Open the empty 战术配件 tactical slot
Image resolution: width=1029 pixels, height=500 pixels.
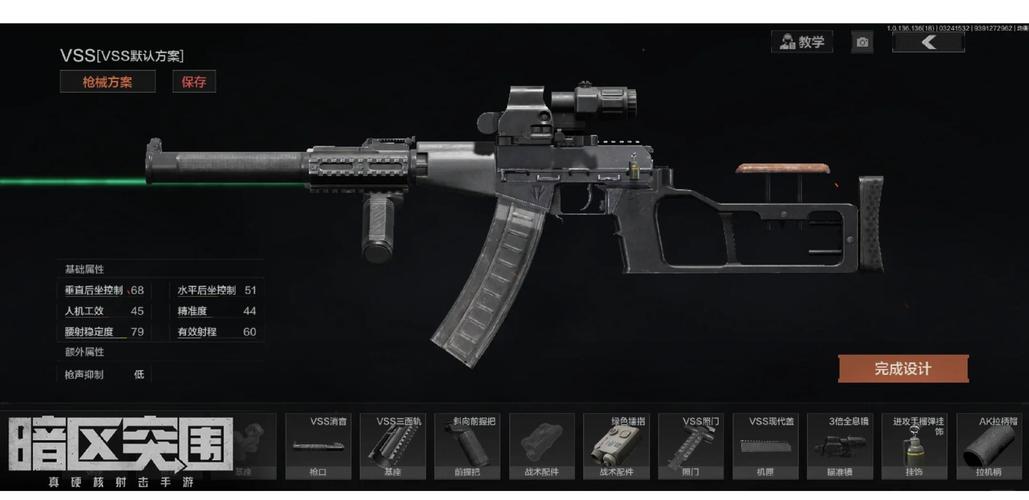[x=541, y=446]
